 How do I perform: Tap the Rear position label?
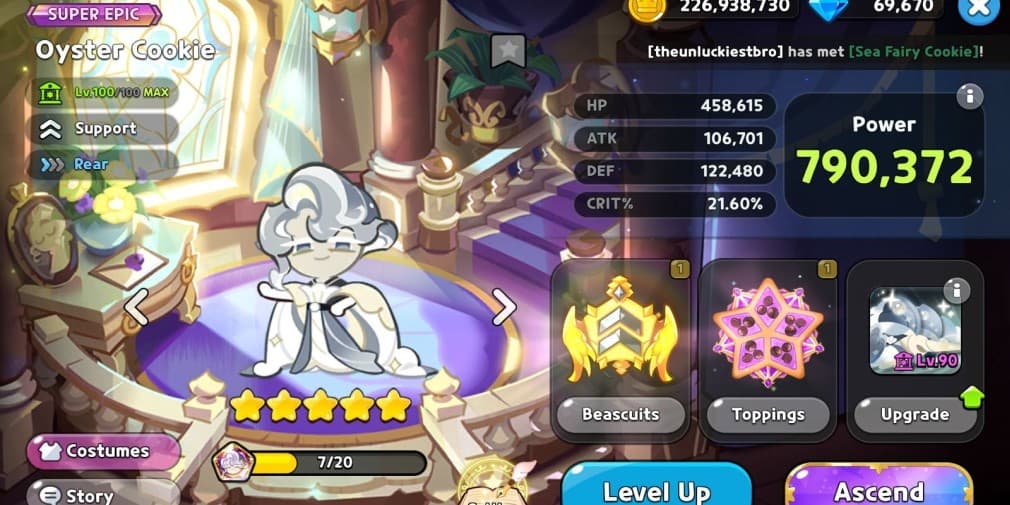point(90,164)
